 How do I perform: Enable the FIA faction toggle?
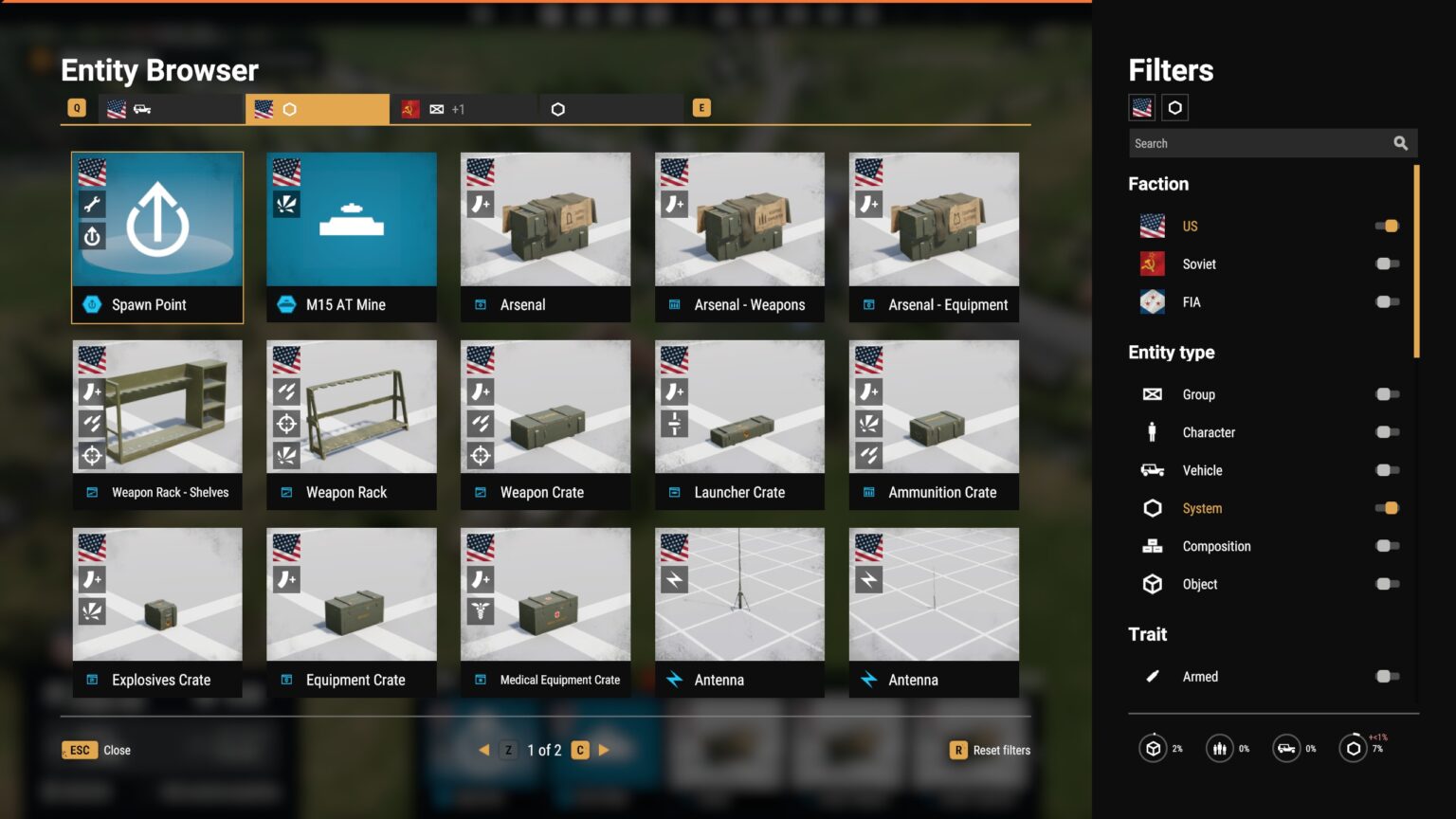[1387, 301]
